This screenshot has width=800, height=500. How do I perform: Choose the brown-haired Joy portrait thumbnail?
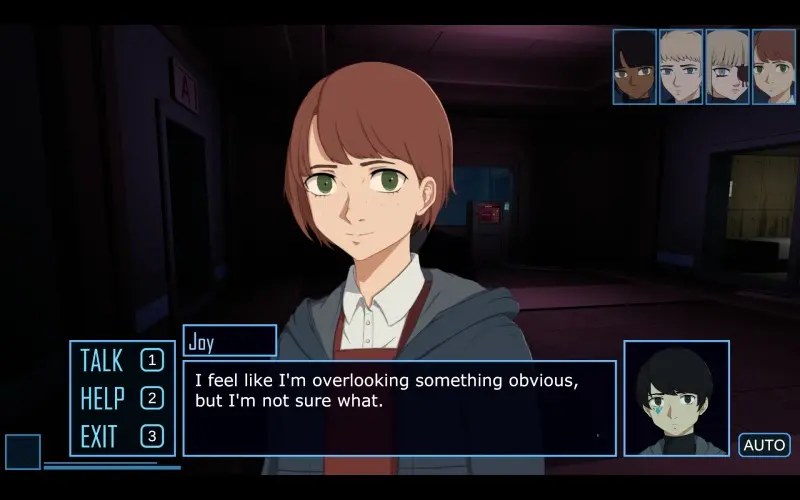coord(773,67)
